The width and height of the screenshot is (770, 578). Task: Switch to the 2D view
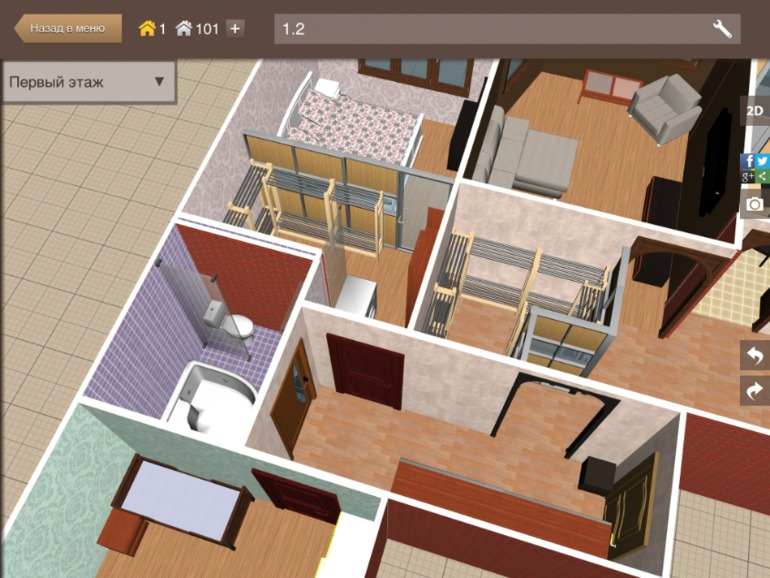[755, 111]
